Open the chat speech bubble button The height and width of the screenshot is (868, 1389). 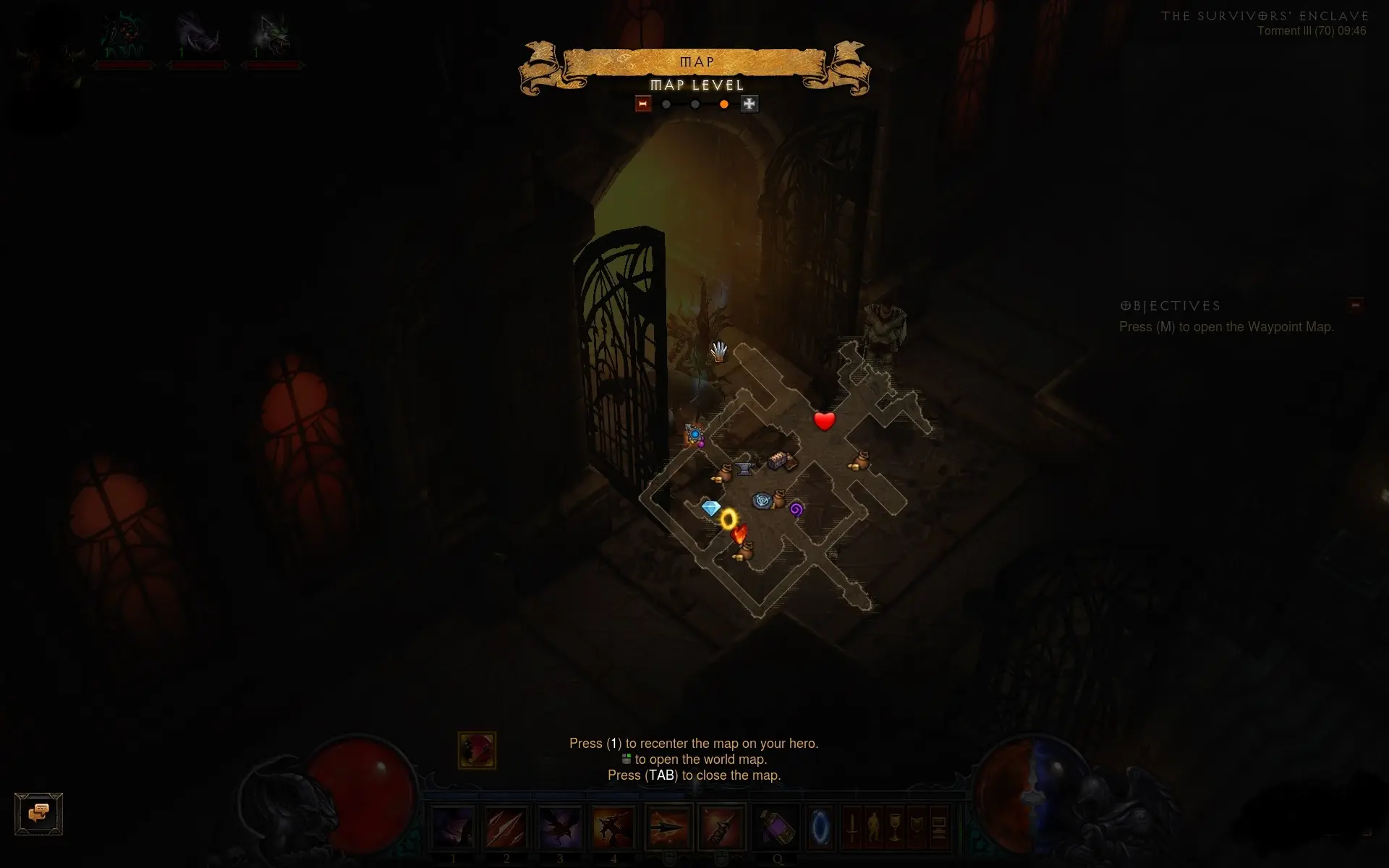[x=39, y=814]
